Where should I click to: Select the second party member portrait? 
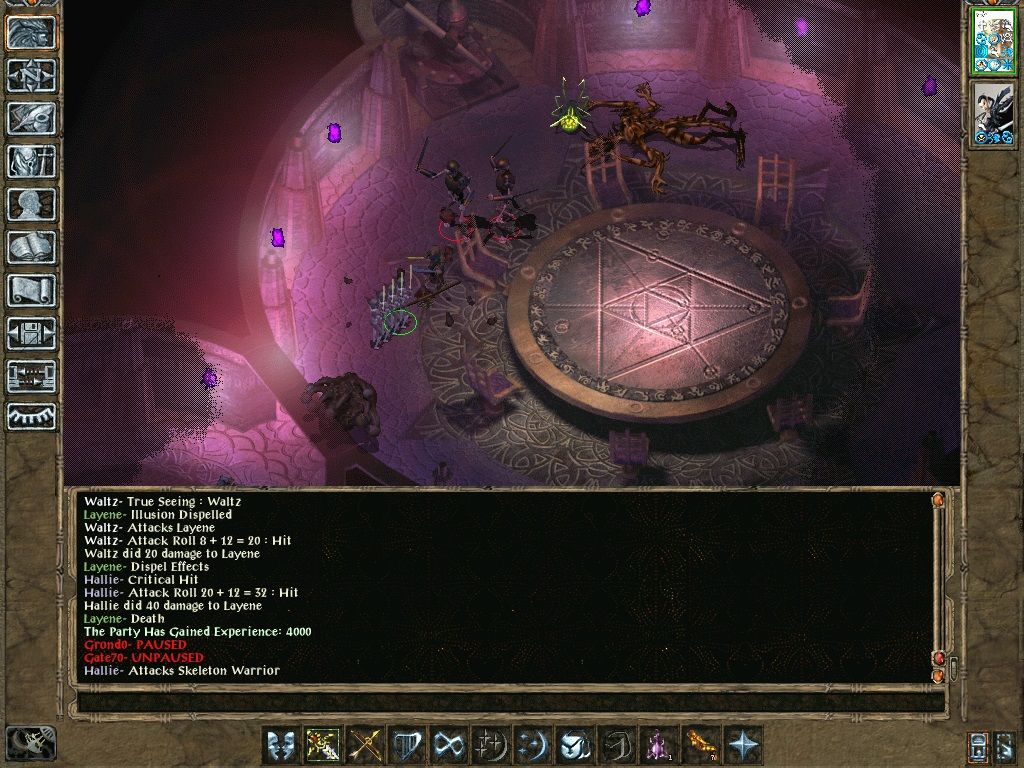tap(994, 114)
